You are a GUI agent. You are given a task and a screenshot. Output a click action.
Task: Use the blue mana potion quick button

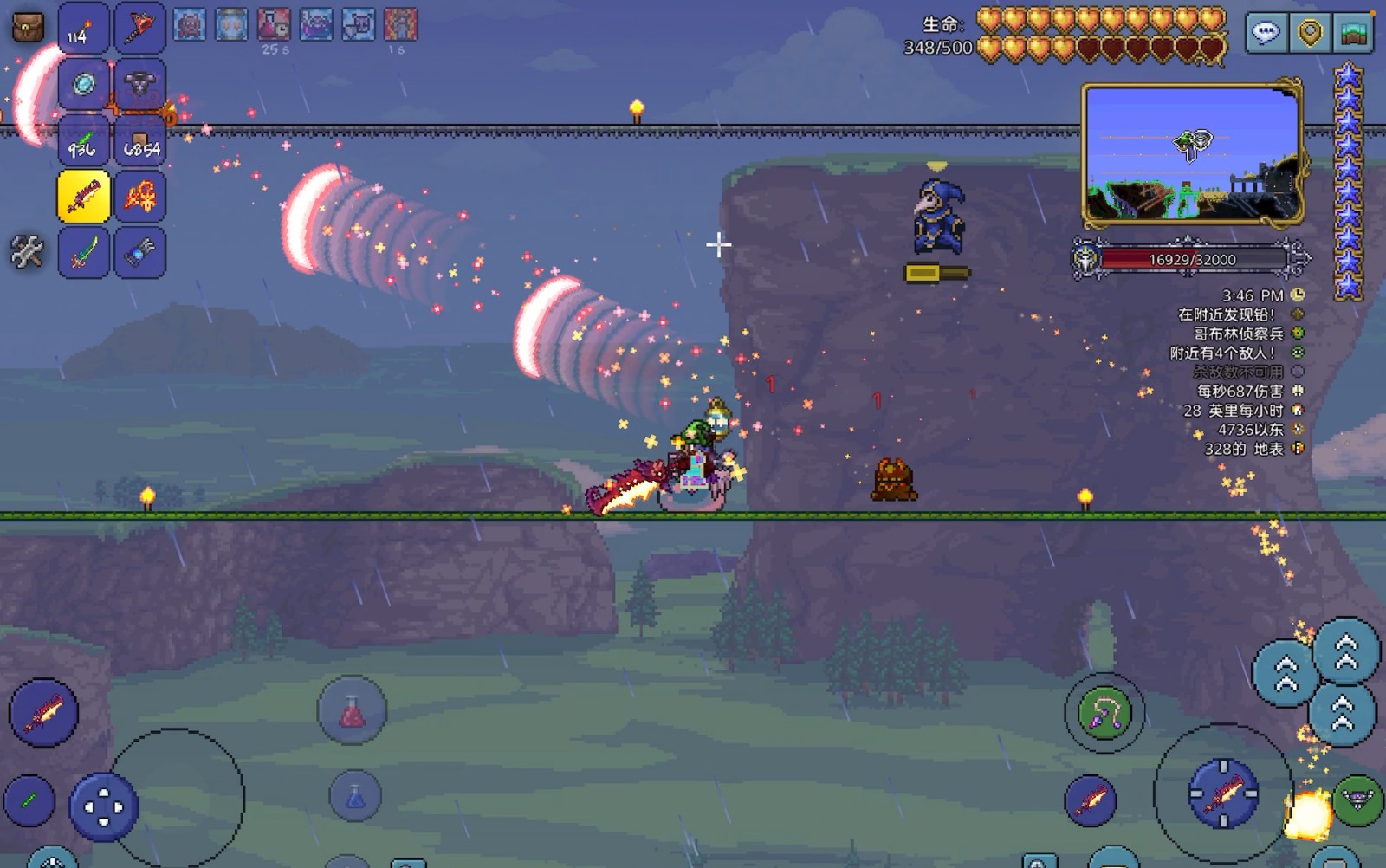[x=355, y=795]
